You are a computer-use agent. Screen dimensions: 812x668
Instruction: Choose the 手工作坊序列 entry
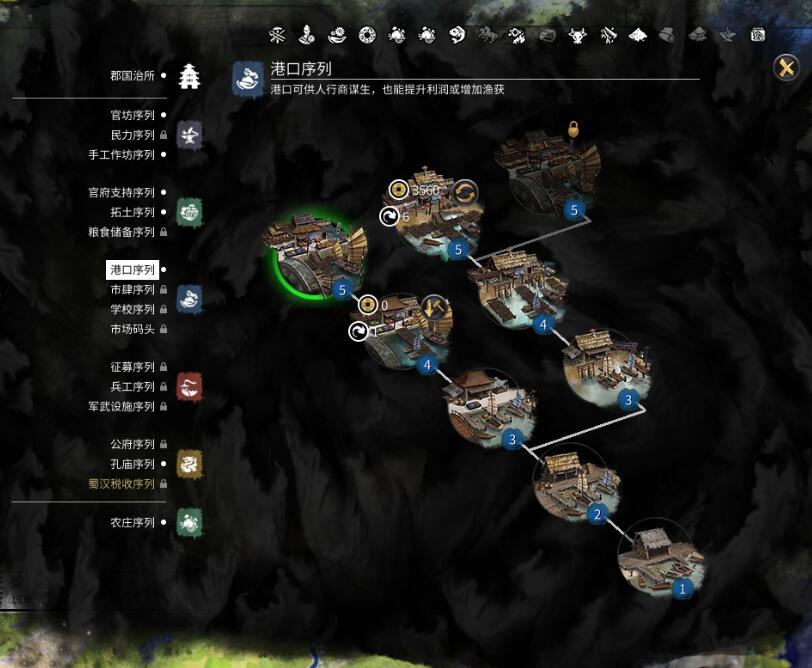pos(121,155)
